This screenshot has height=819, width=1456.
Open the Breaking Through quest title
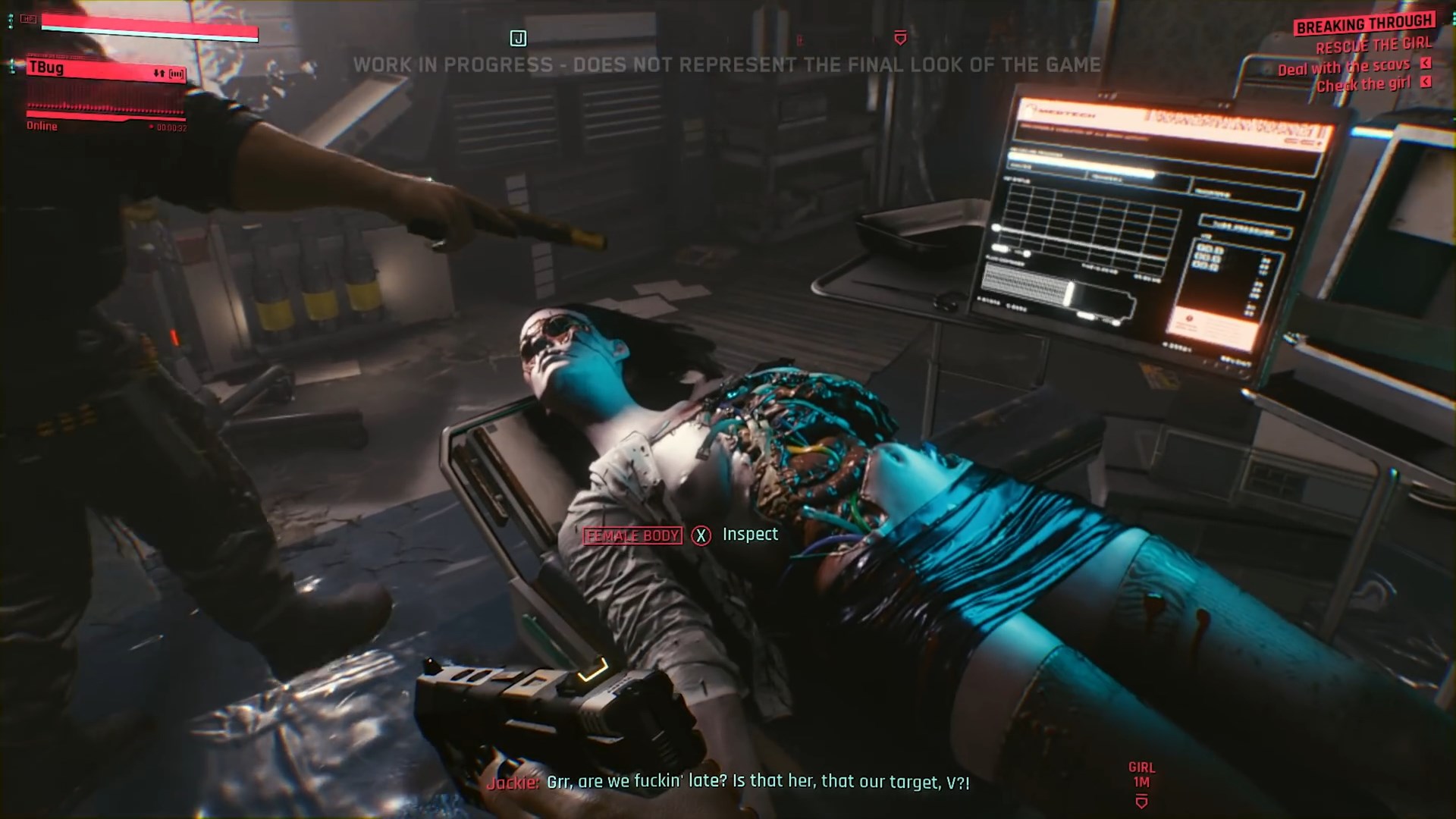[x=1364, y=24]
